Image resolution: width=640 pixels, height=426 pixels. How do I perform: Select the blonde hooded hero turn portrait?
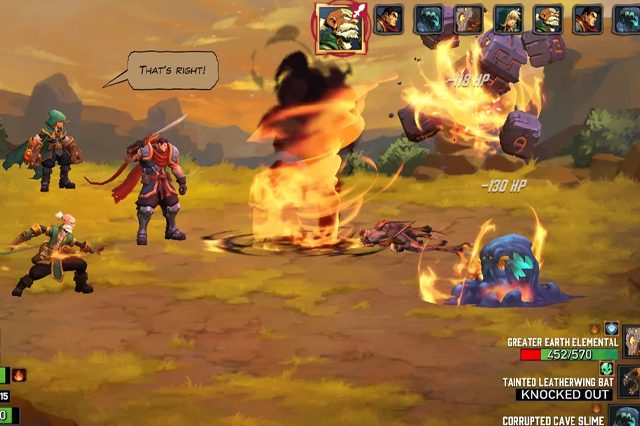click(x=507, y=19)
